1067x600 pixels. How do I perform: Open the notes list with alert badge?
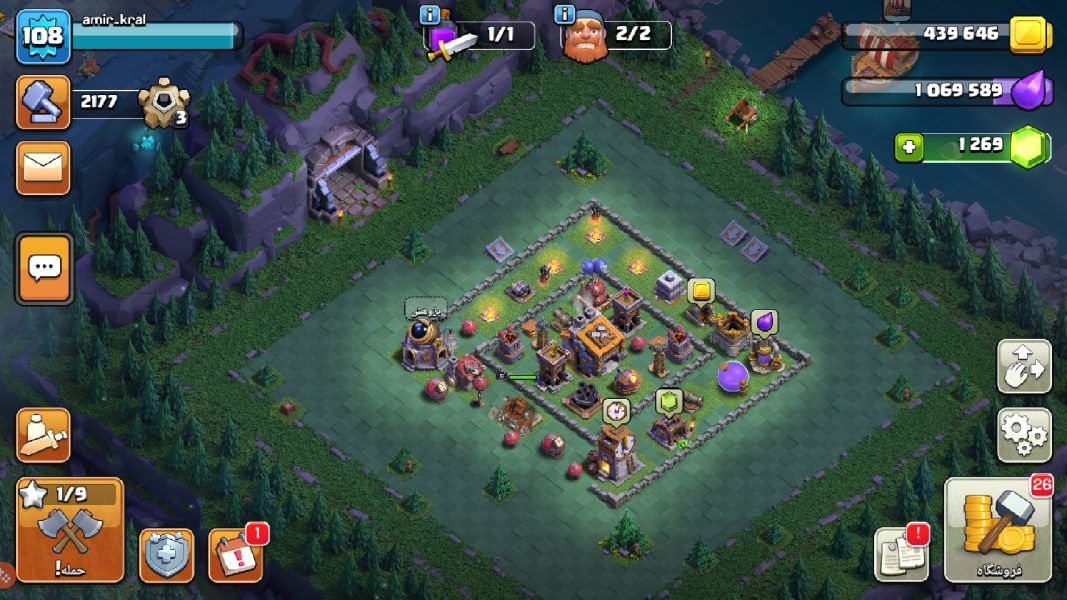(x=900, y=553)
